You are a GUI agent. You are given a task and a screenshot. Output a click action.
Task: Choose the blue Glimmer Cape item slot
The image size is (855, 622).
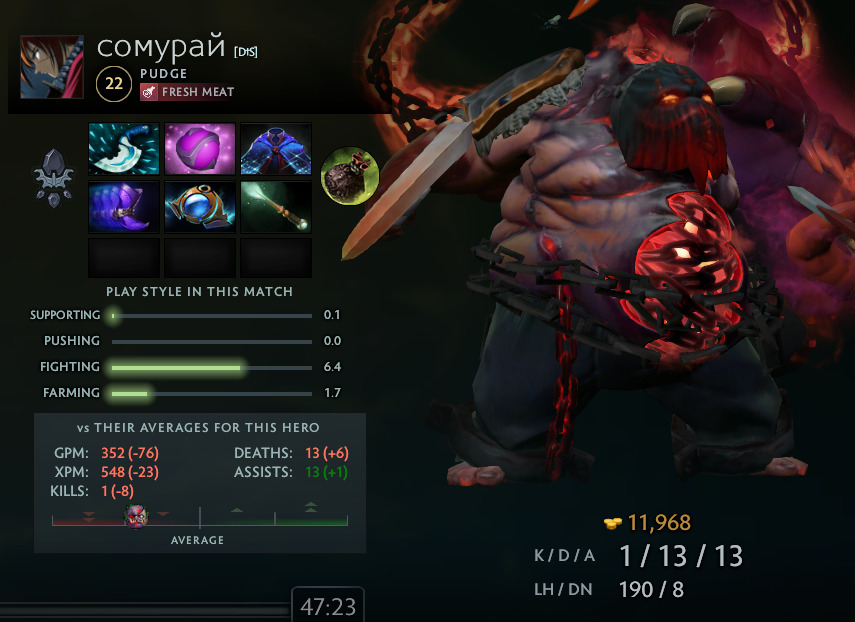pyautogui.click(x=276, y=149)
